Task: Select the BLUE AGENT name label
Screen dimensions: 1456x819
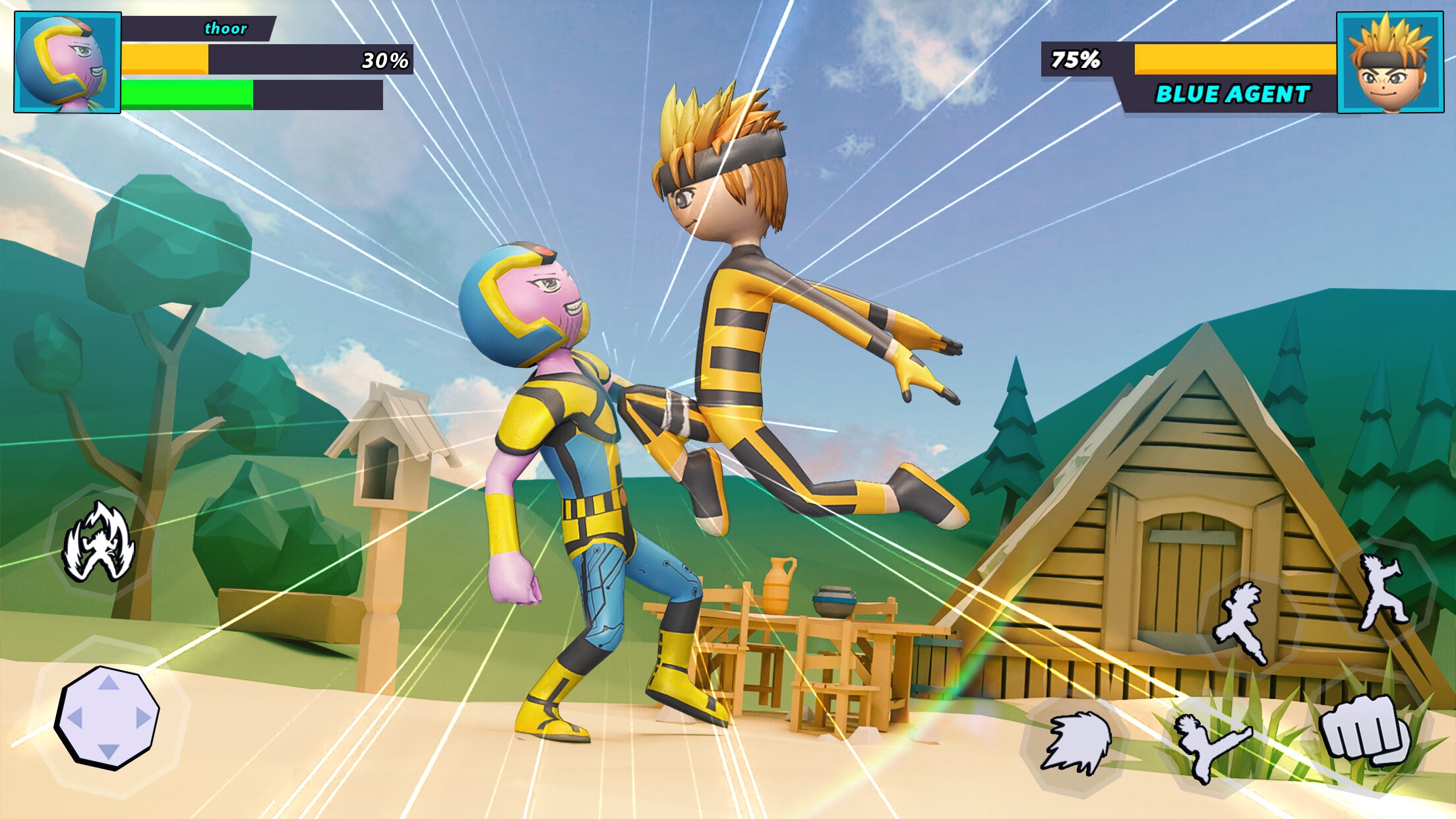Action: (1232, 94)
